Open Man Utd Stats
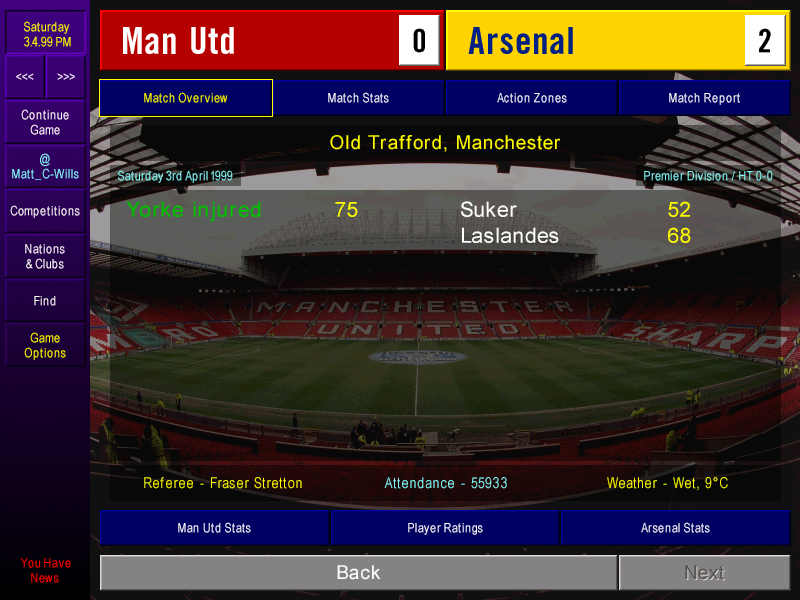 pyautogui.click(x=214, y=528)
